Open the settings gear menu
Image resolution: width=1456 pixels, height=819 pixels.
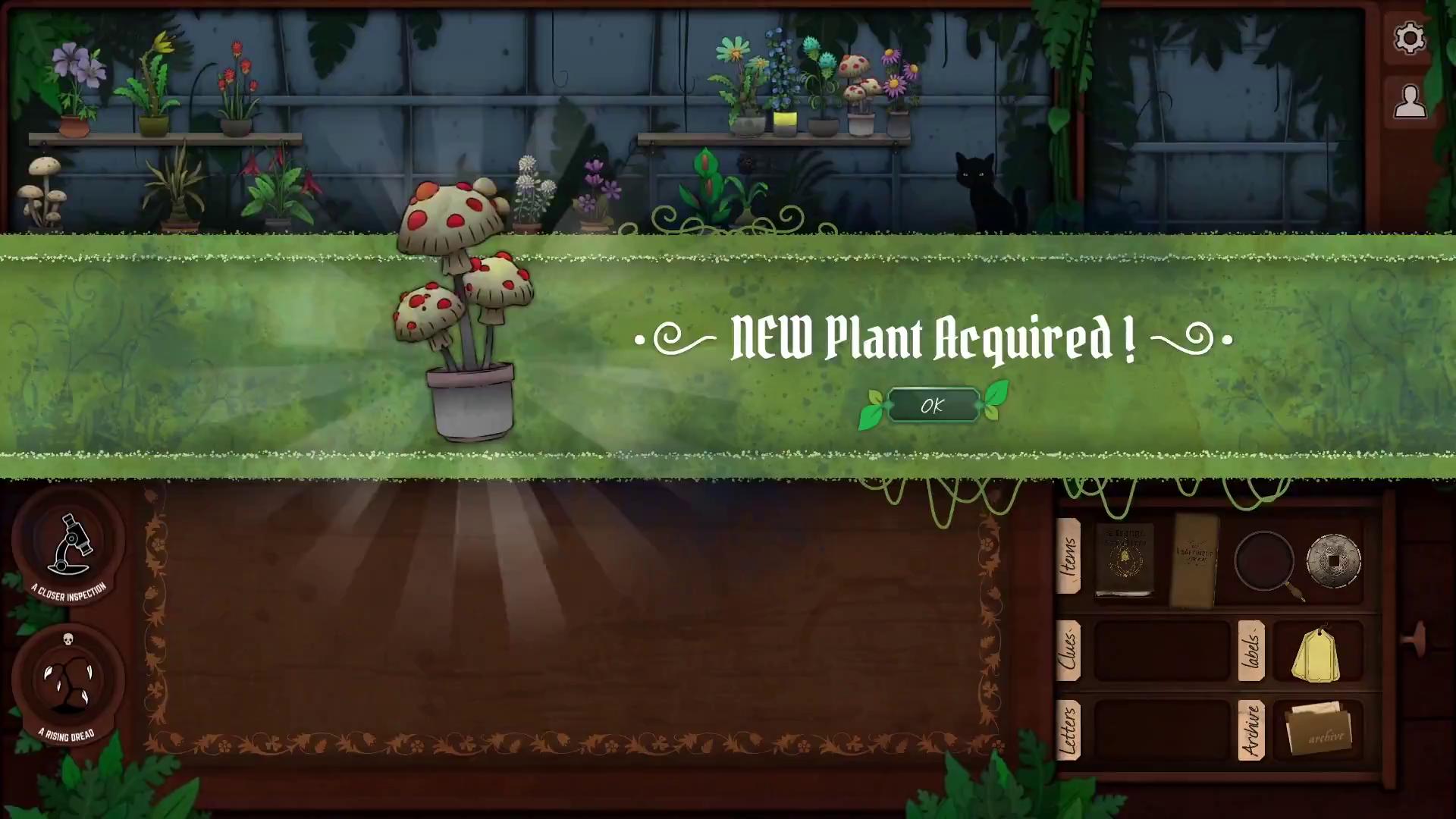point(1409,38)
